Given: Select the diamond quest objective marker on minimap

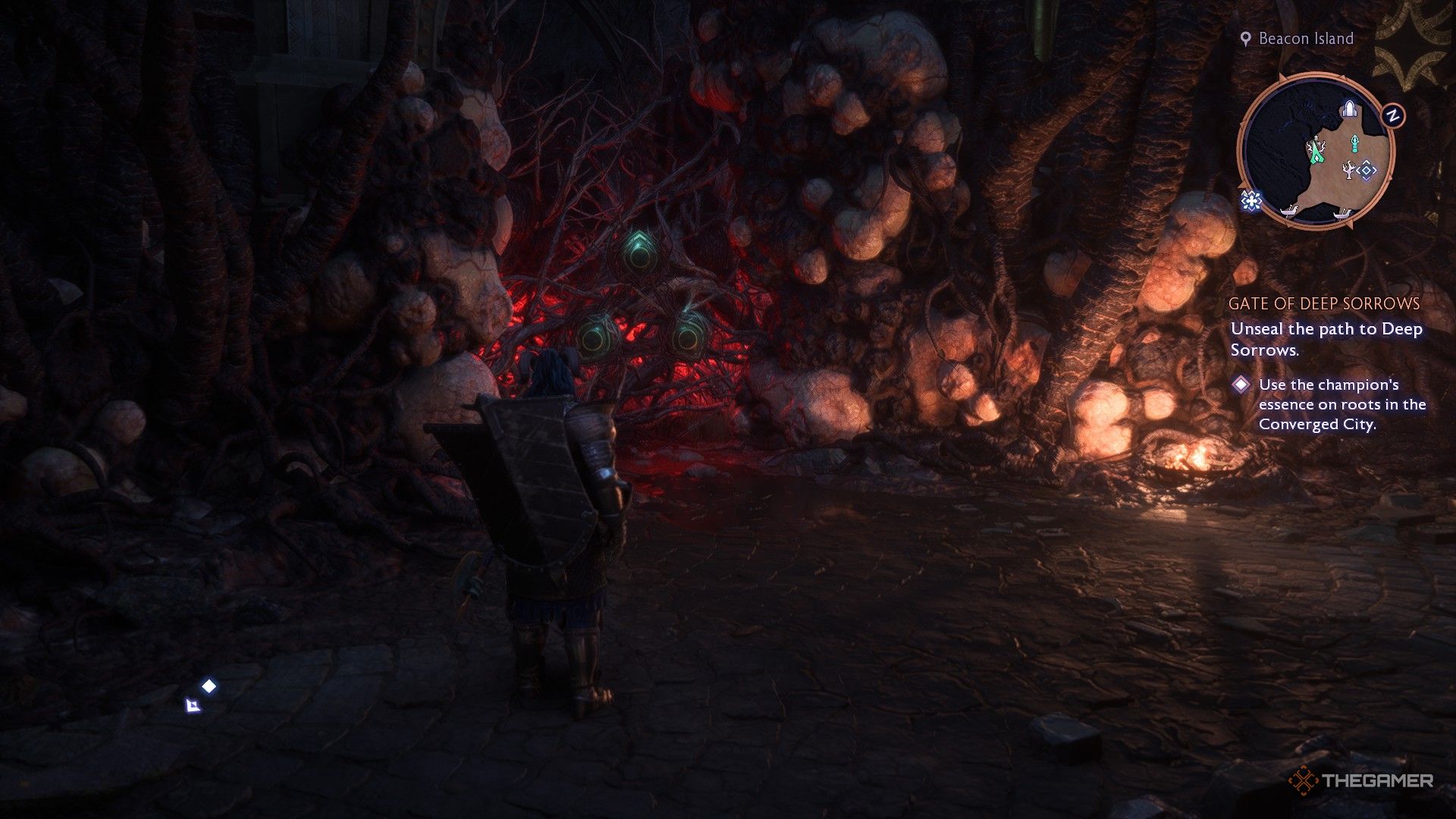Looking at the screenshot, I should coord(1367,171).
